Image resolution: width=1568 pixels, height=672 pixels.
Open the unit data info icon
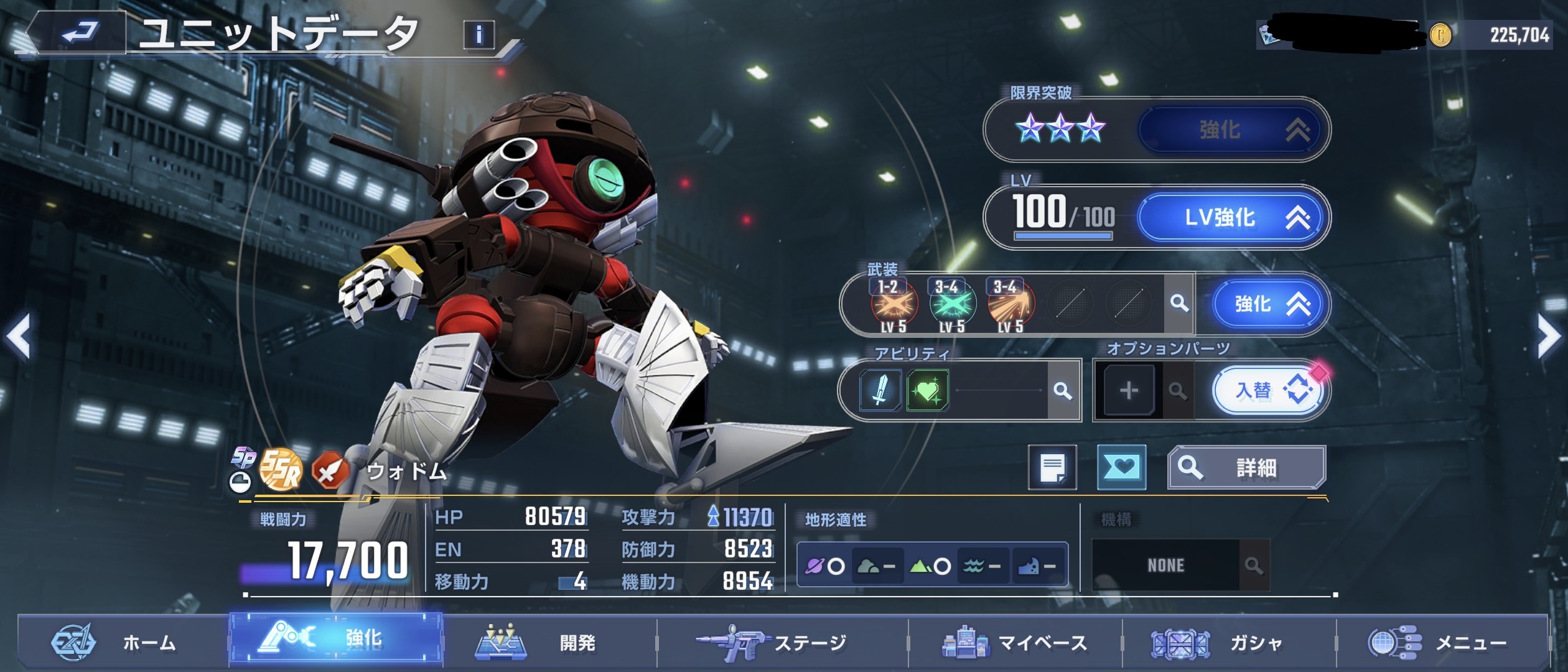coord(478,35)
